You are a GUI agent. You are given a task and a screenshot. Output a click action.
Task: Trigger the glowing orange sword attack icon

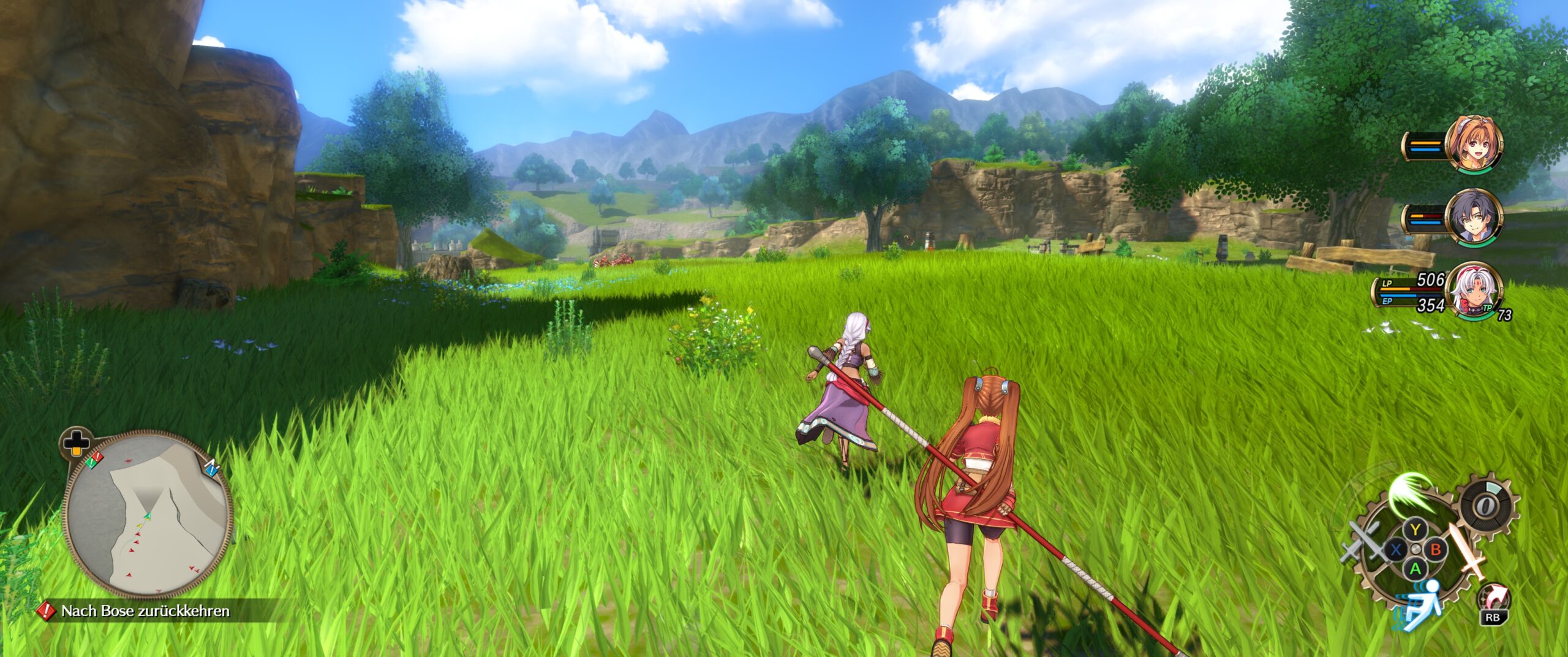point(1466,550)
